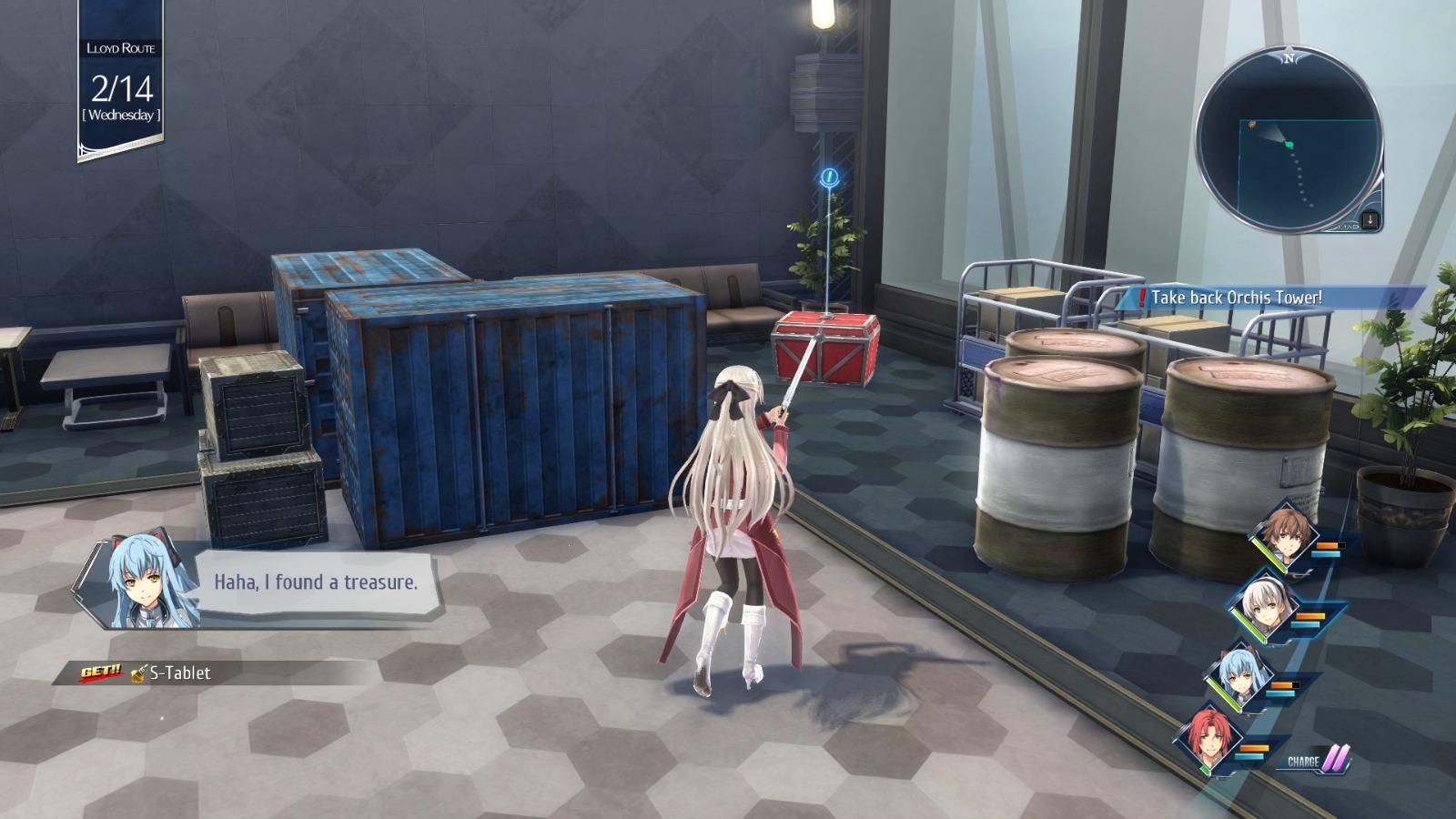Click the orange enemy dot on the minimap
The image size is (1456, 819).
(1252, 122)
